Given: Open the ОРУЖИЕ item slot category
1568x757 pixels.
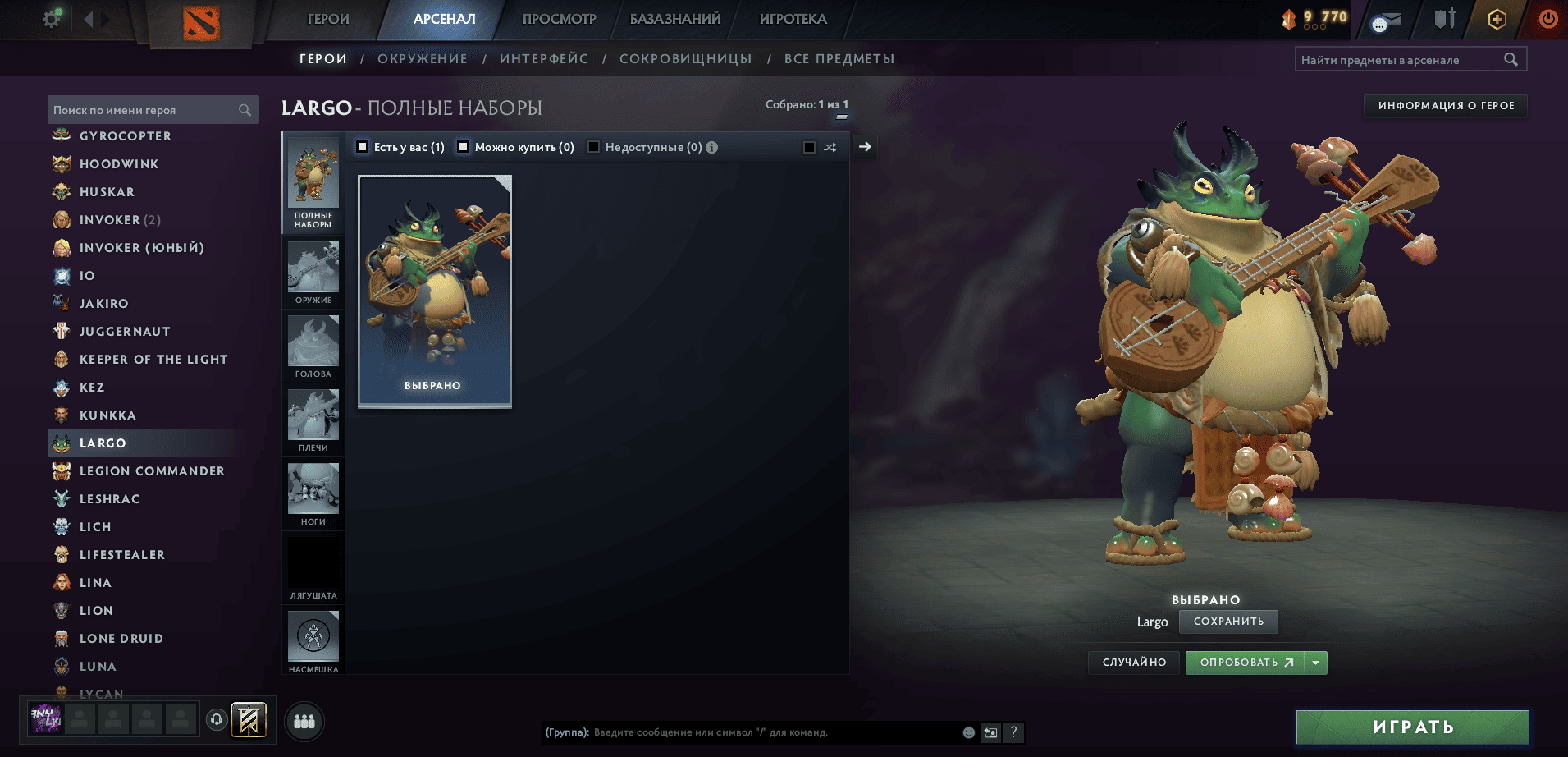Looking at the screenshot, I should pyautogui.click(x=313, y=273).
